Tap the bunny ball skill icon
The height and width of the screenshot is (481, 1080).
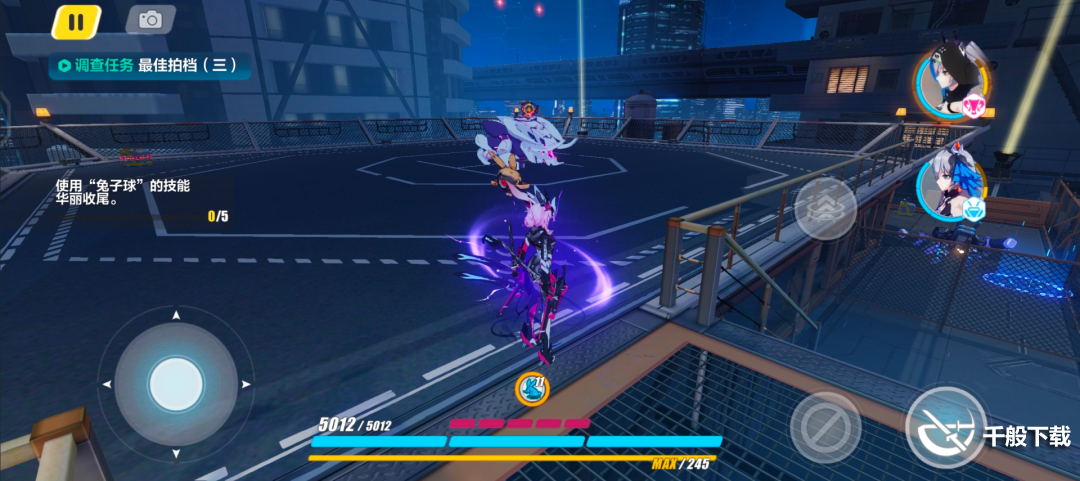530,388
